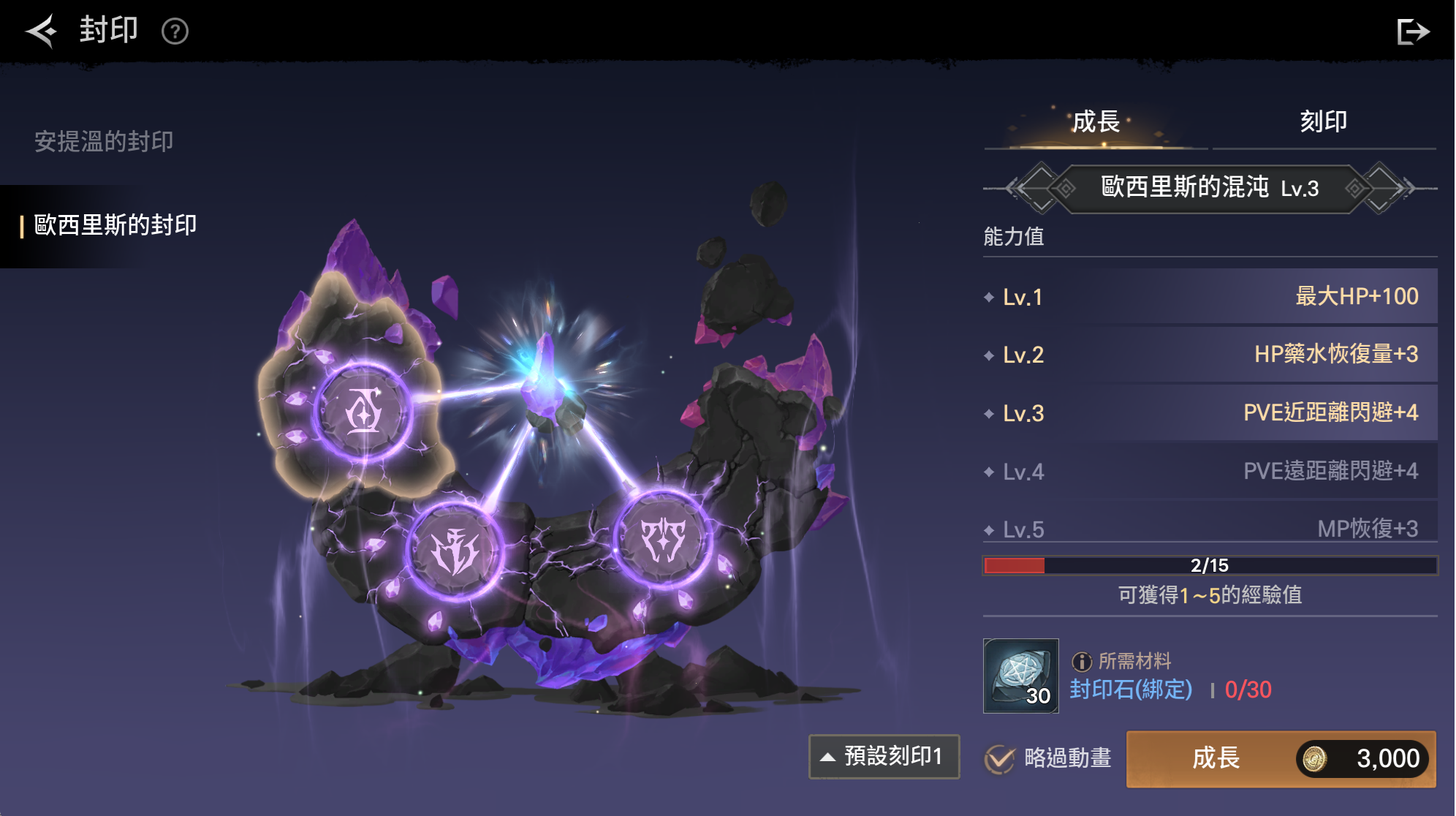Select the bottom-right seal rune node
The width and height of the screenshot is (1456, 816).
[x=662, y=539]
